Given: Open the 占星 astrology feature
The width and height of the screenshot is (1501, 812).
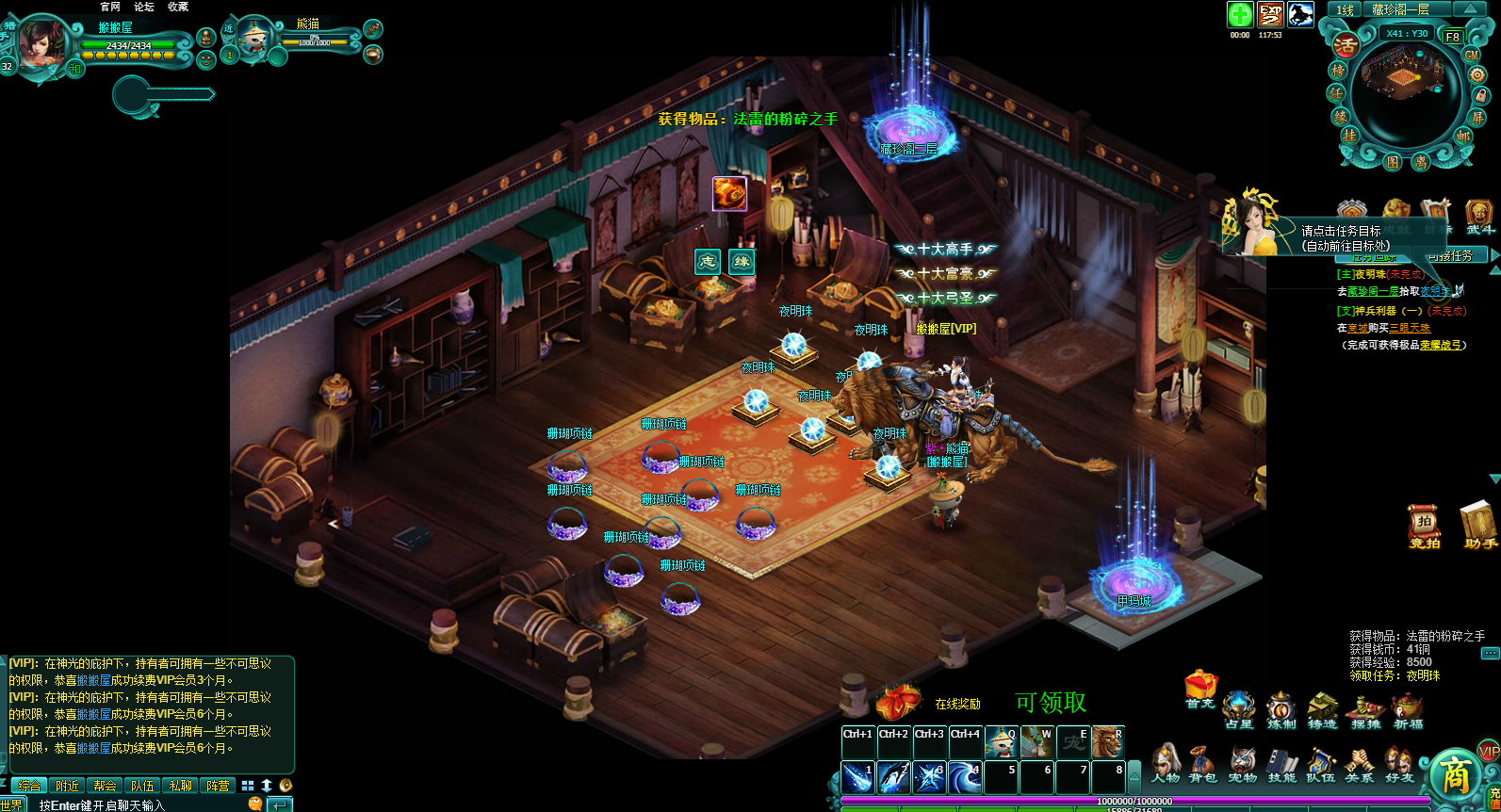Looking at the screenshot, I should 1239,710.
